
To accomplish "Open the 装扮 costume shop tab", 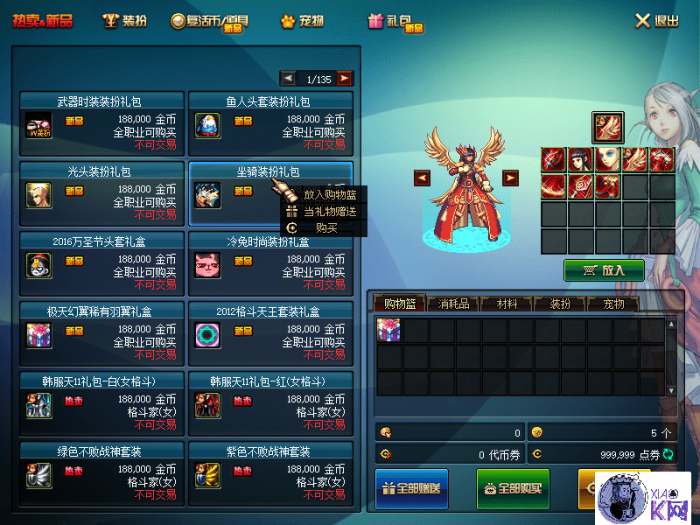I will 127,20.
